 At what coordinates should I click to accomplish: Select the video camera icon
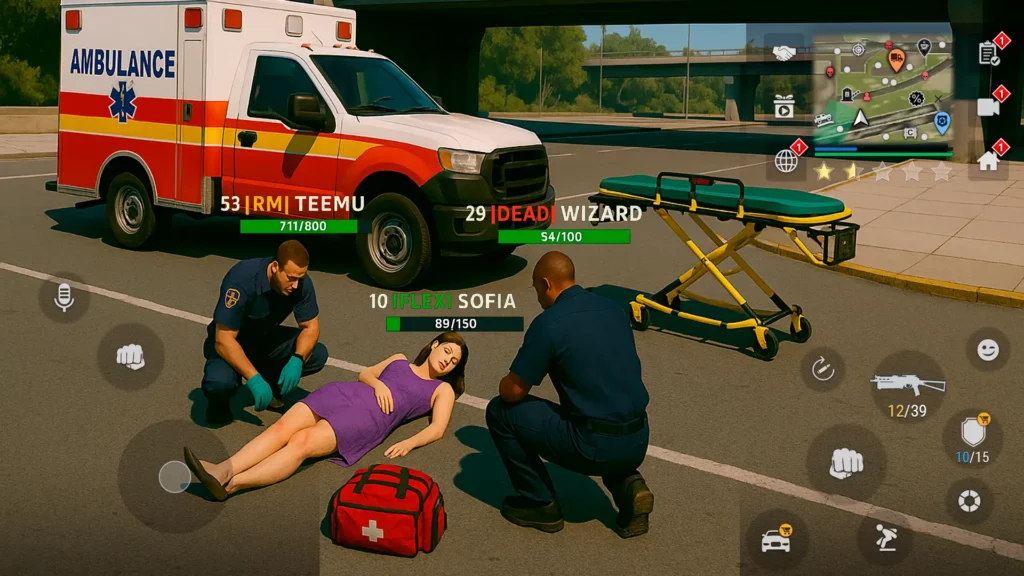click(x=989, y=106)
